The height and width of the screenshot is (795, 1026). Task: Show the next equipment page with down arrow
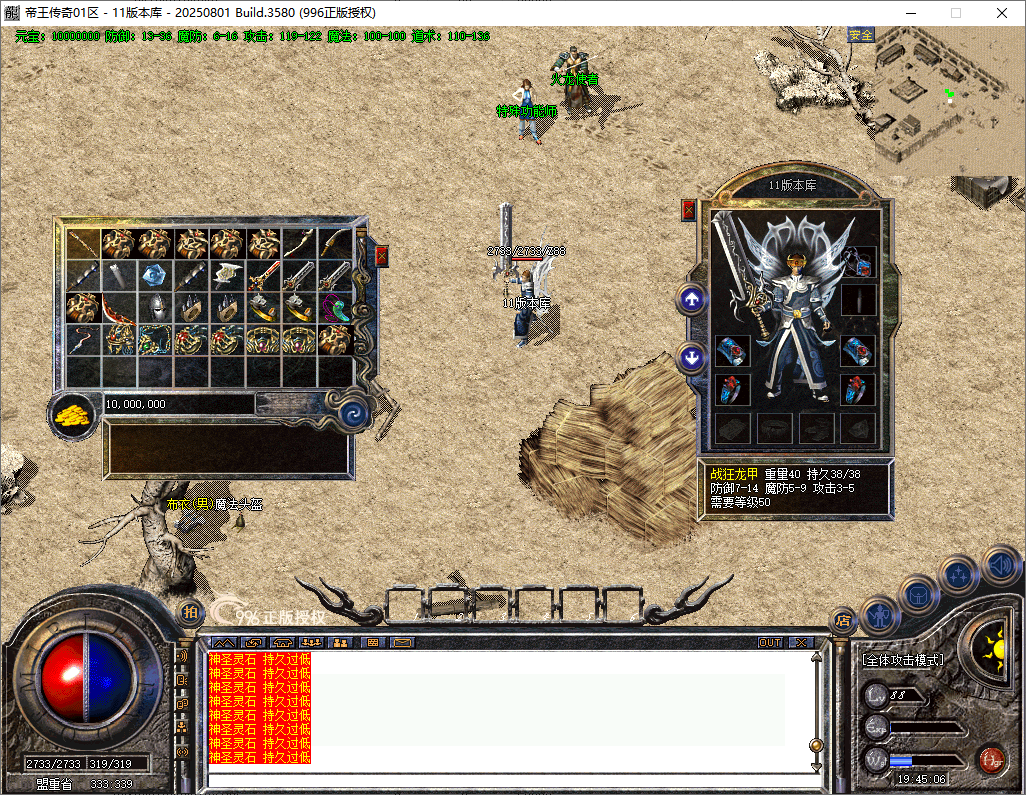691,357
